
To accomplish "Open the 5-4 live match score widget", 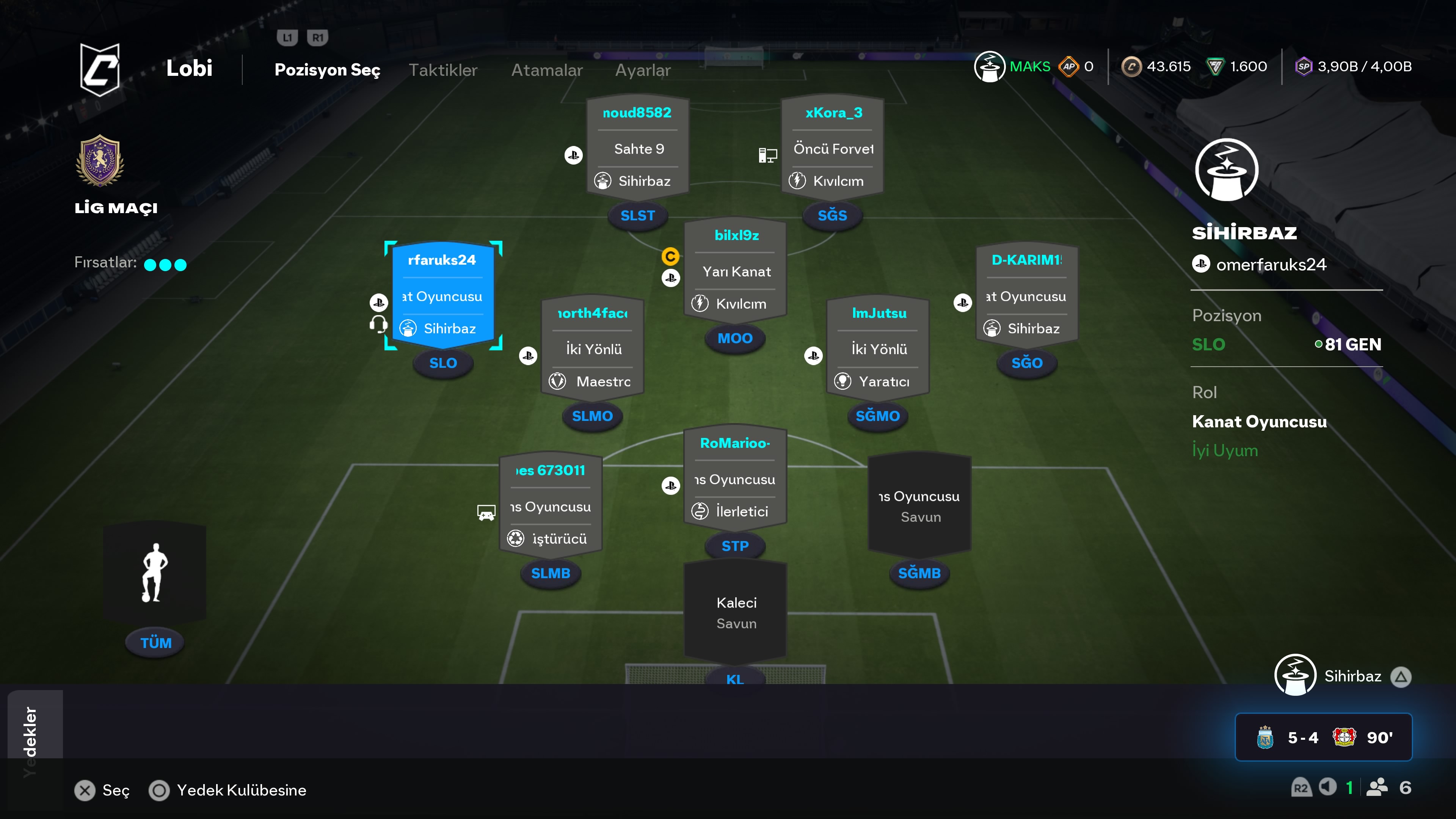I will pyautogui.click(x=1323, y=737).
